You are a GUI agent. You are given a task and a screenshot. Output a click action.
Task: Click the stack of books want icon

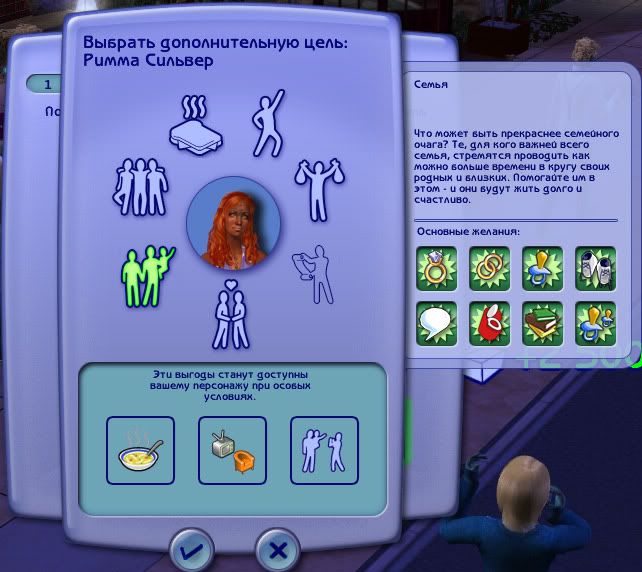[543, 323]
